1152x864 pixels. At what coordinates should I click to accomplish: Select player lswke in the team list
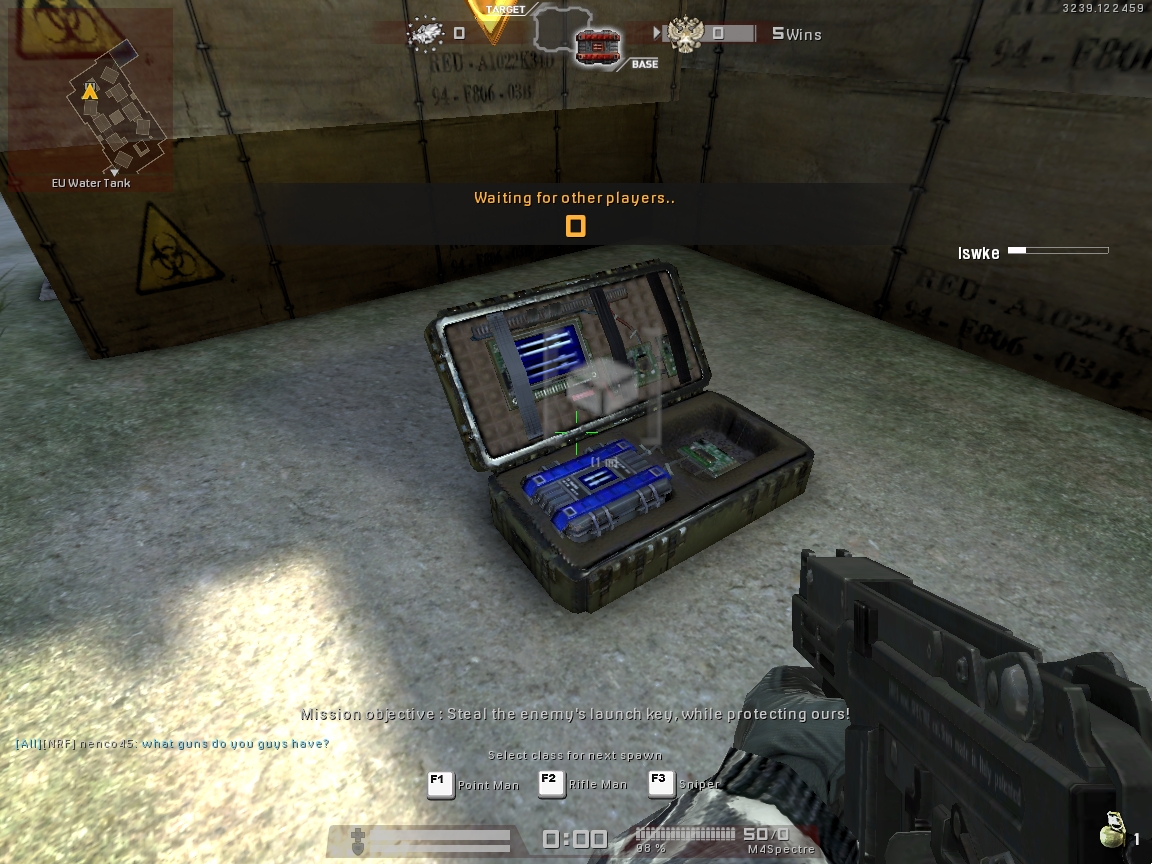pyautogui.click(x=979, y=253)
